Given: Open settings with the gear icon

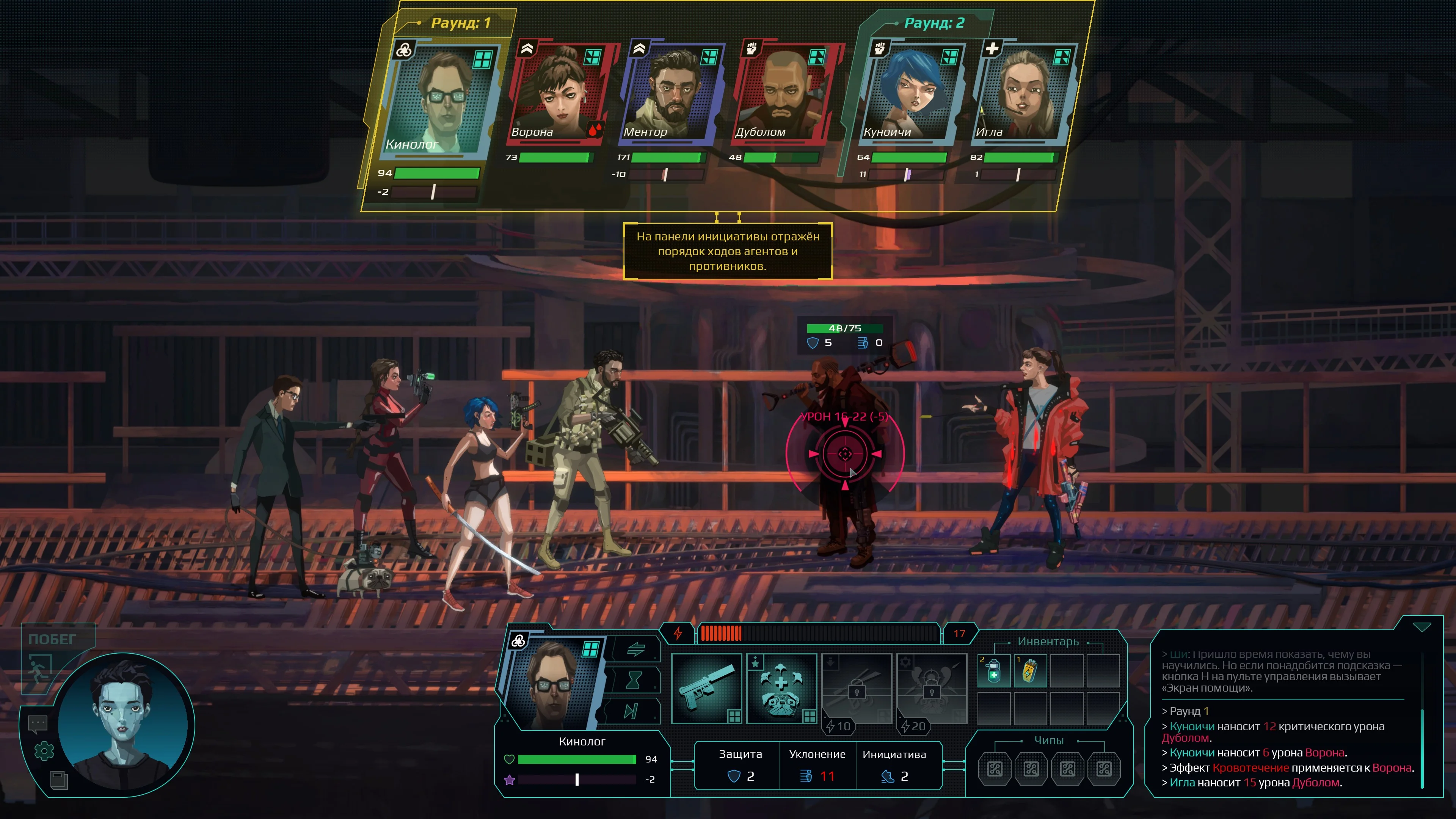Looking at the screenshot, I should tap(44, 751).
